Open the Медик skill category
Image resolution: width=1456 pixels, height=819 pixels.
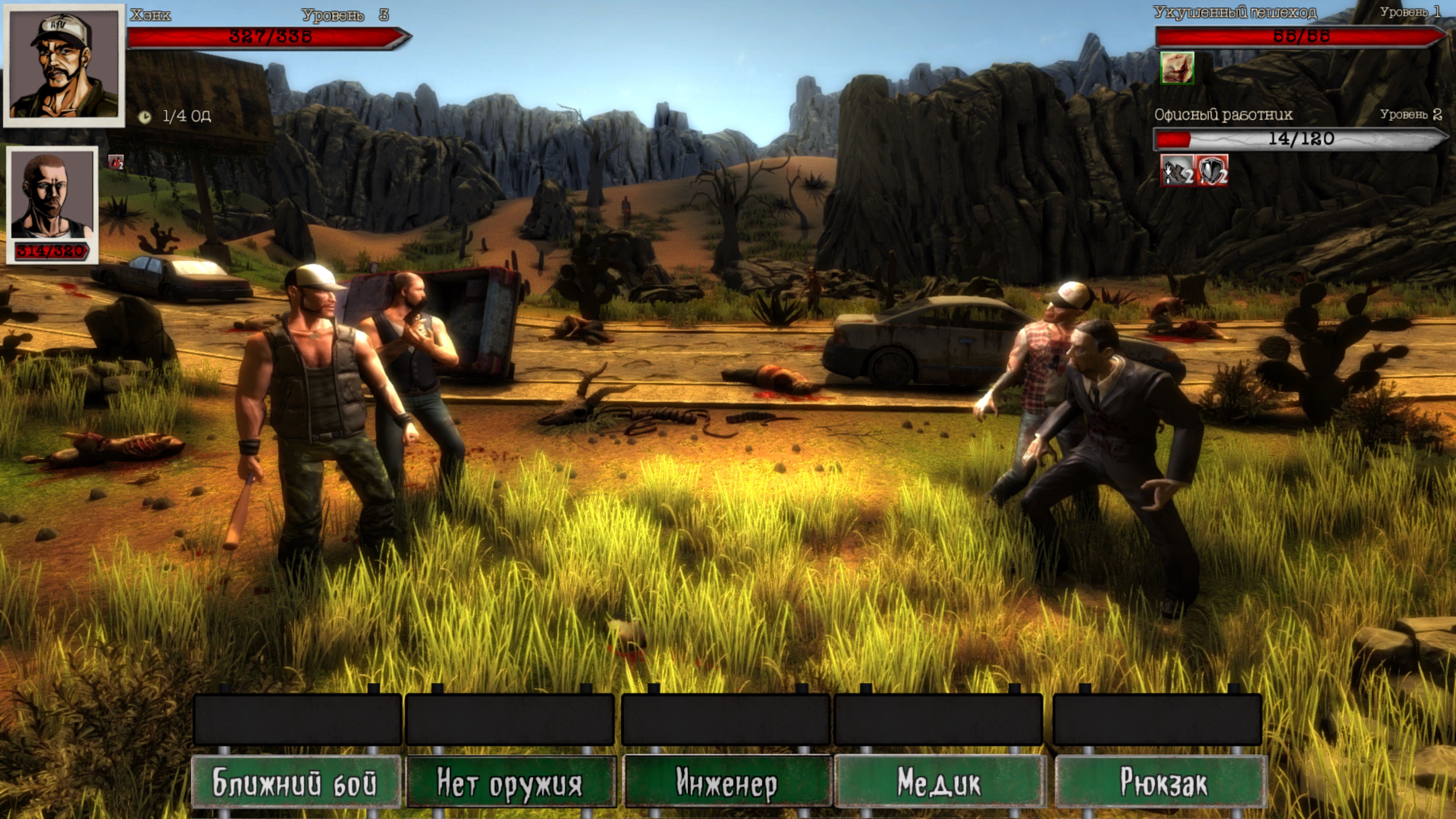coord(940,782)
